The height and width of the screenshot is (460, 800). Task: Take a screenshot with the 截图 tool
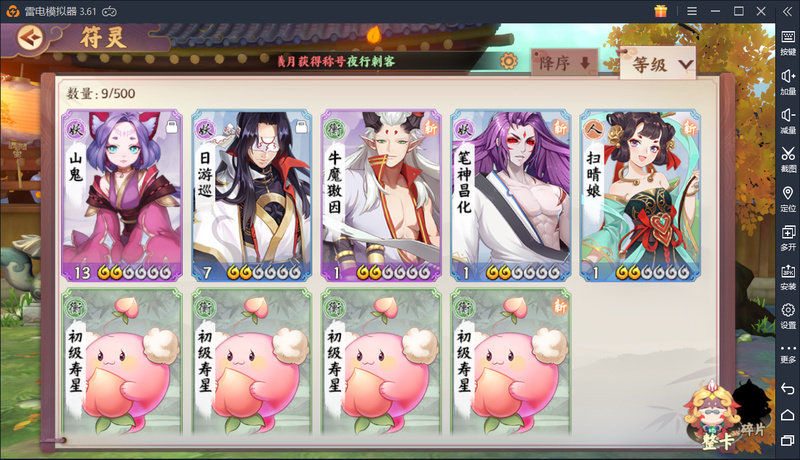(788, 159)
